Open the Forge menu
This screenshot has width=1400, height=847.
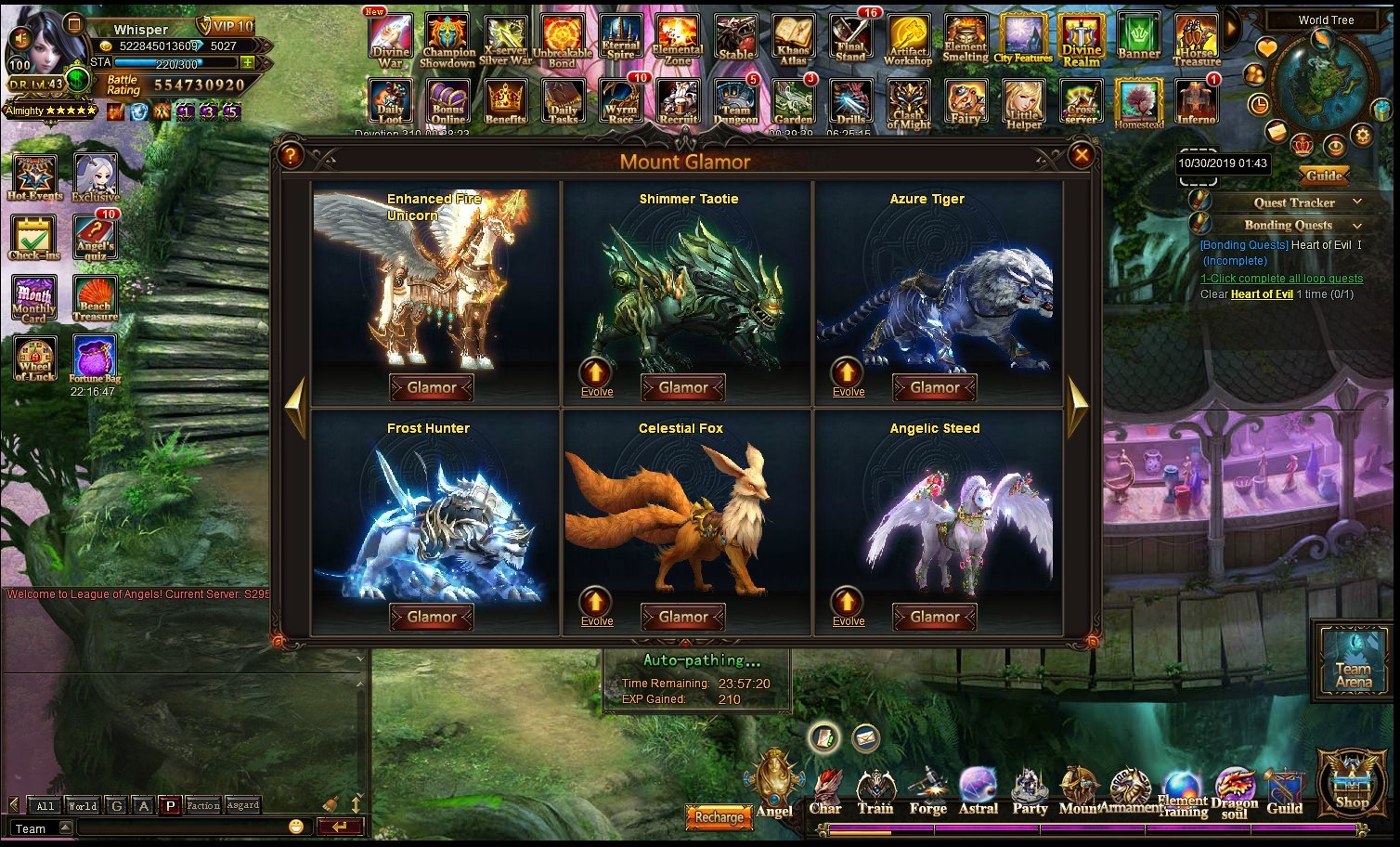coord(927,792)
